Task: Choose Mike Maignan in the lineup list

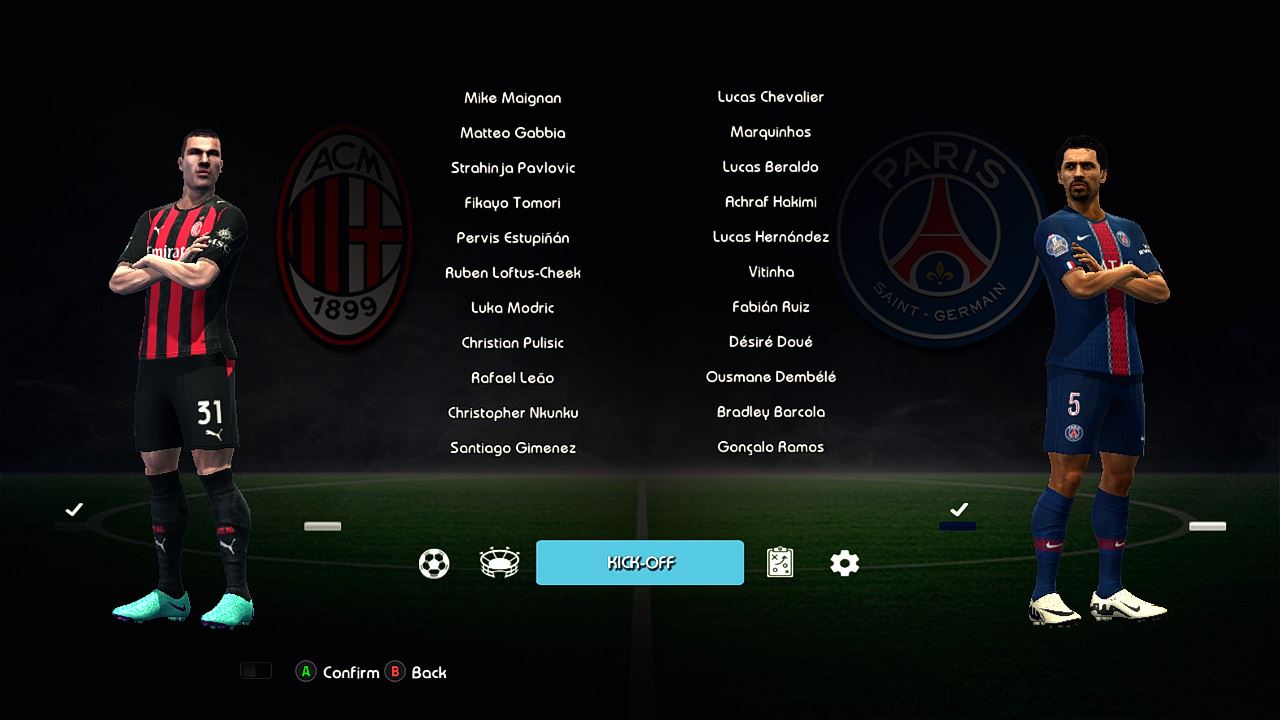Action: (513, 98)
